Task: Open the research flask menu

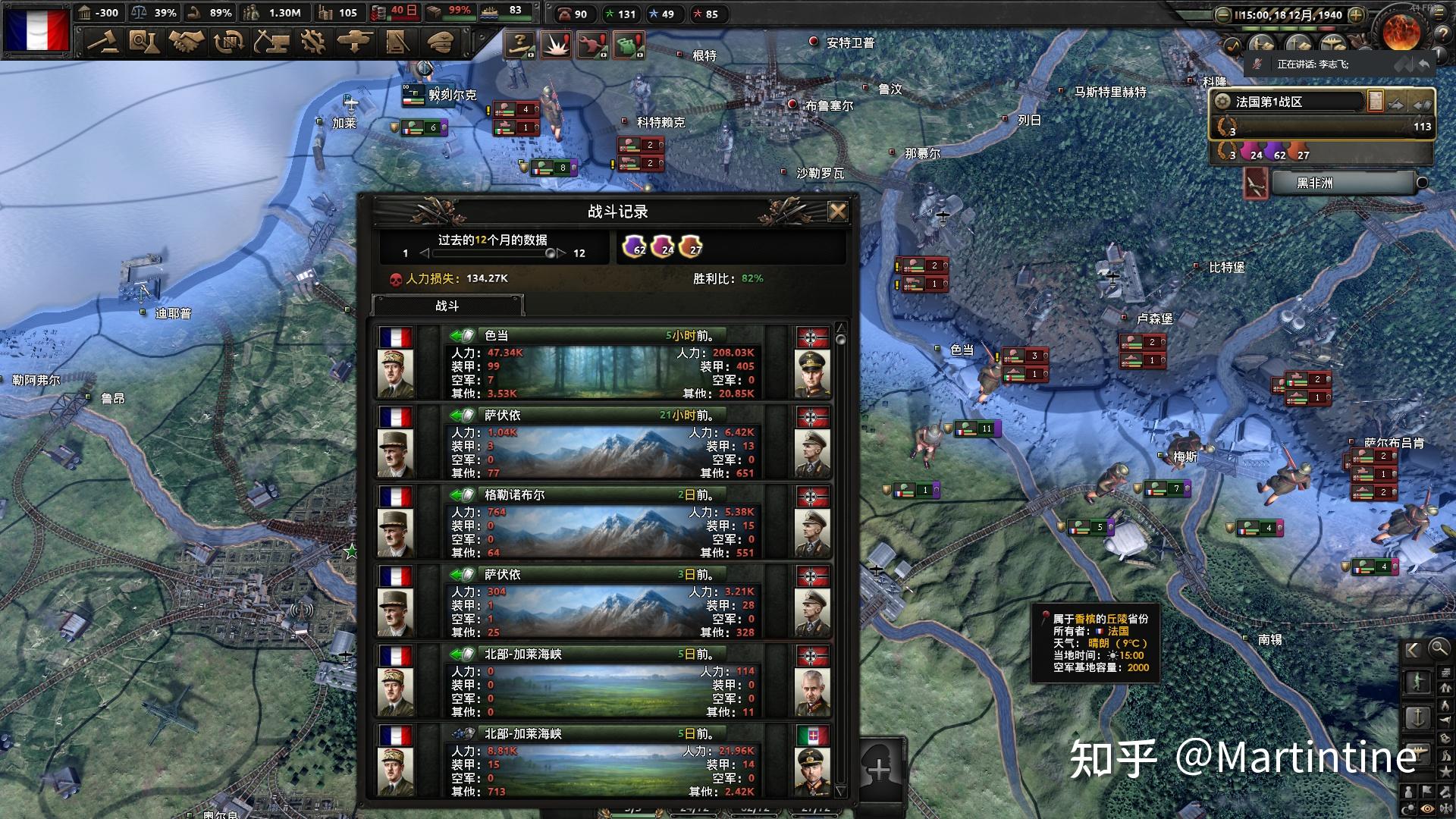Action: click(x=143, y=42)
